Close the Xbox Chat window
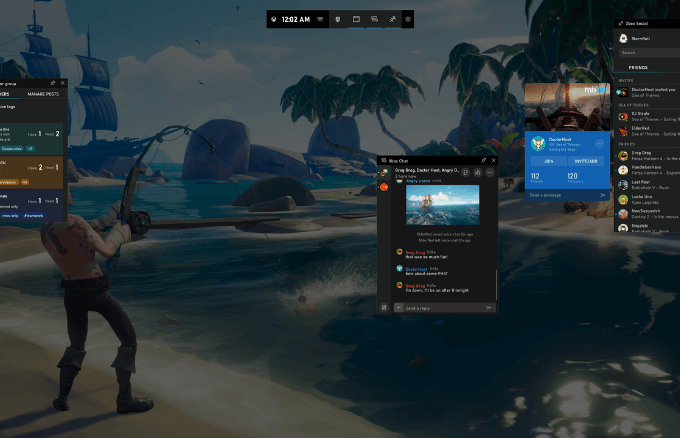 [x=493, y=160]
